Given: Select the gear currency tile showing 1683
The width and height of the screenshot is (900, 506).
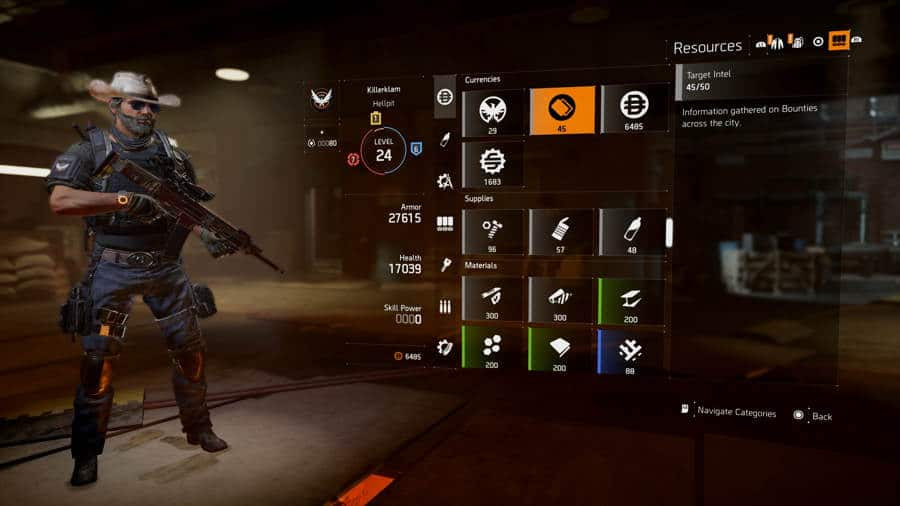Looking at the screenshot, I should point(493,164).
